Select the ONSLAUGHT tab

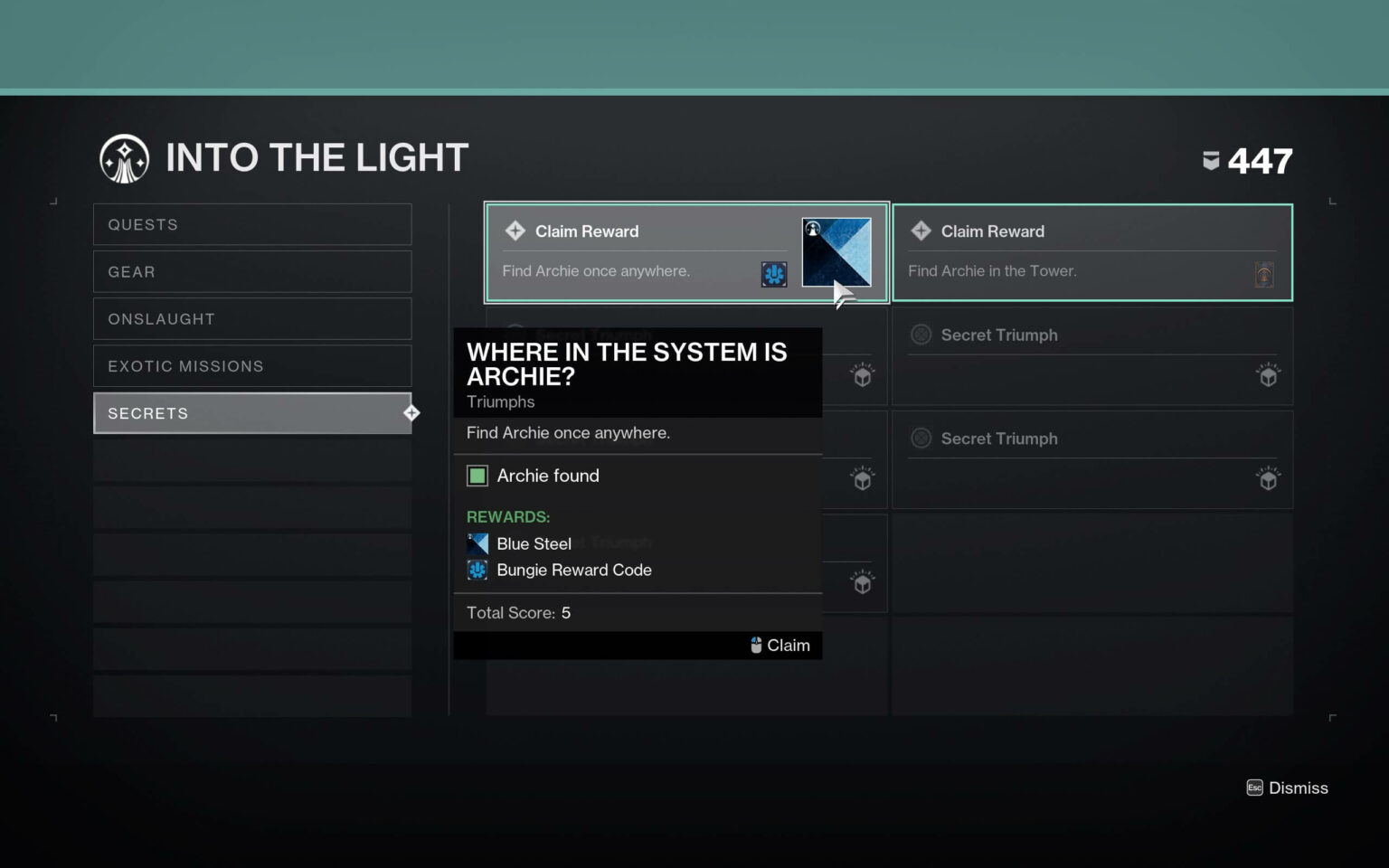(x=252, y=318)
